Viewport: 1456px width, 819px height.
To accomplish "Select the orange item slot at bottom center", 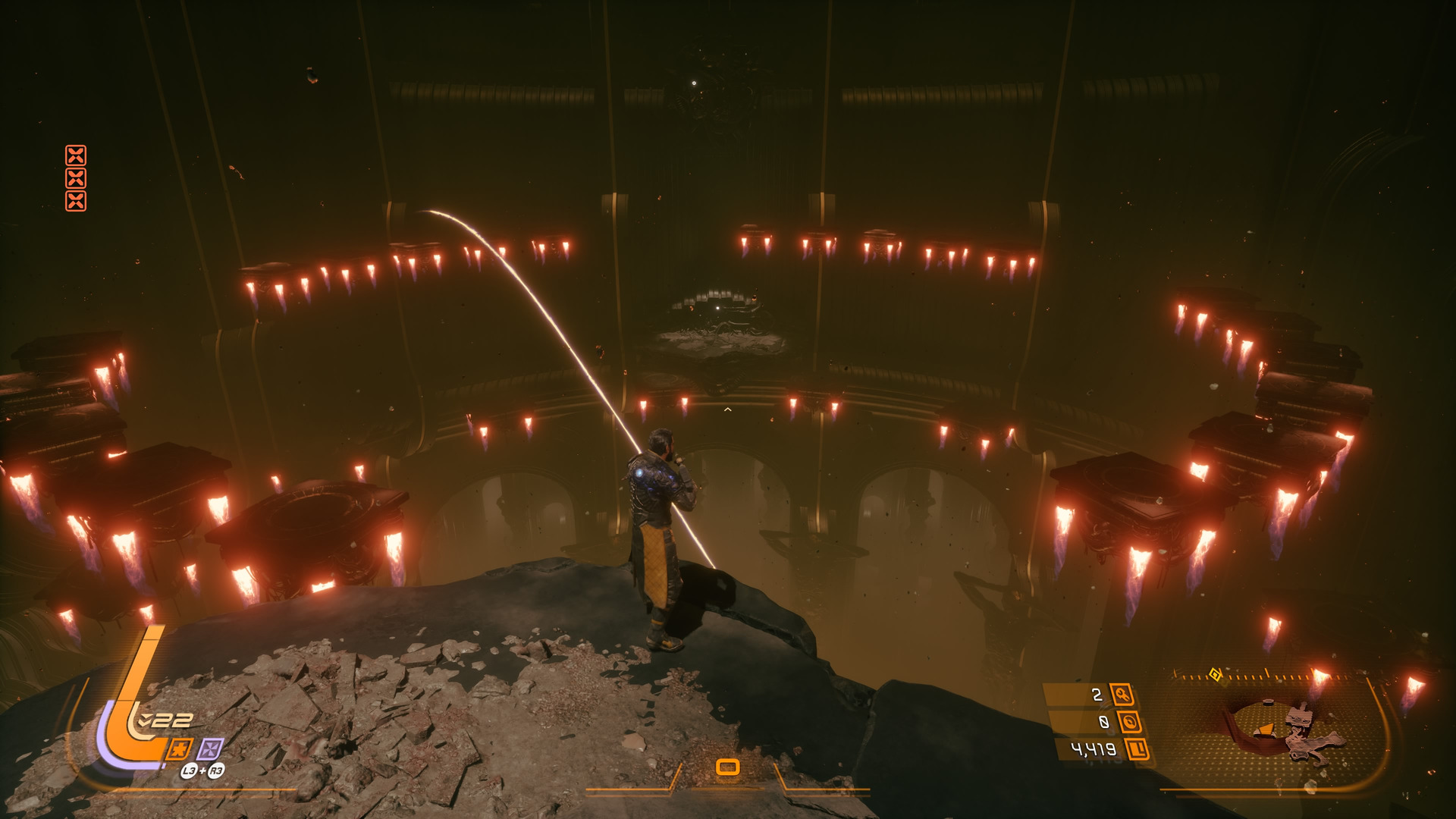I will 728,767.
